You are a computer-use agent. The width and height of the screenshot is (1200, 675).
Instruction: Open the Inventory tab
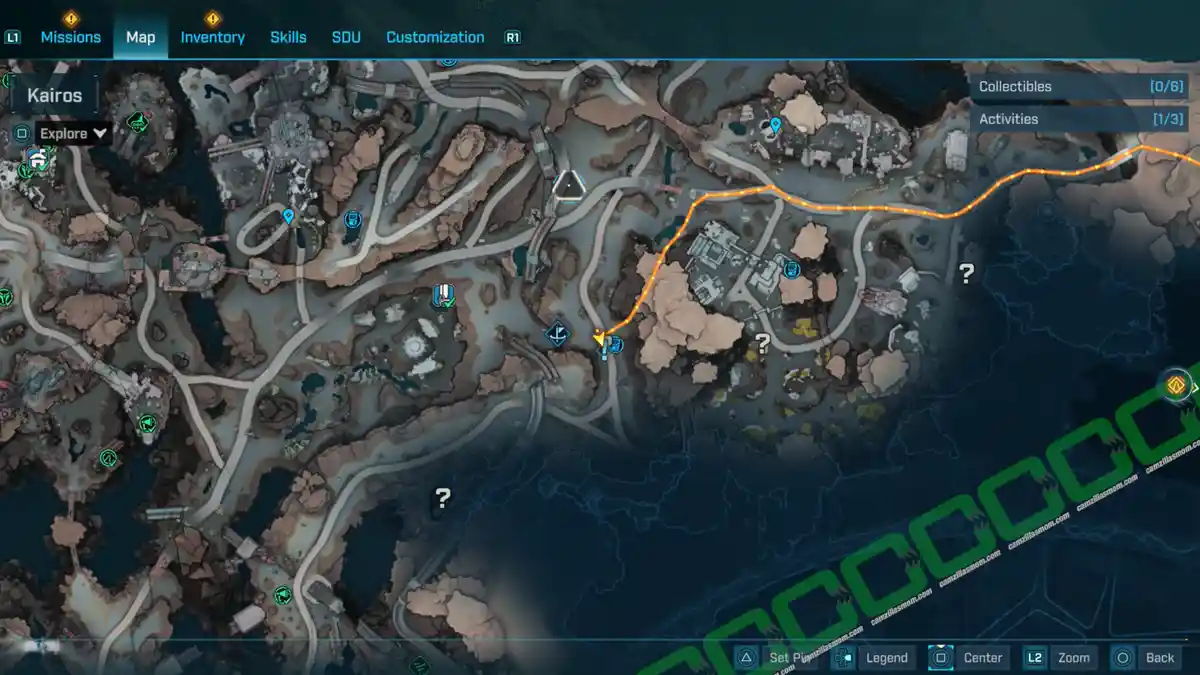point(212,37)
